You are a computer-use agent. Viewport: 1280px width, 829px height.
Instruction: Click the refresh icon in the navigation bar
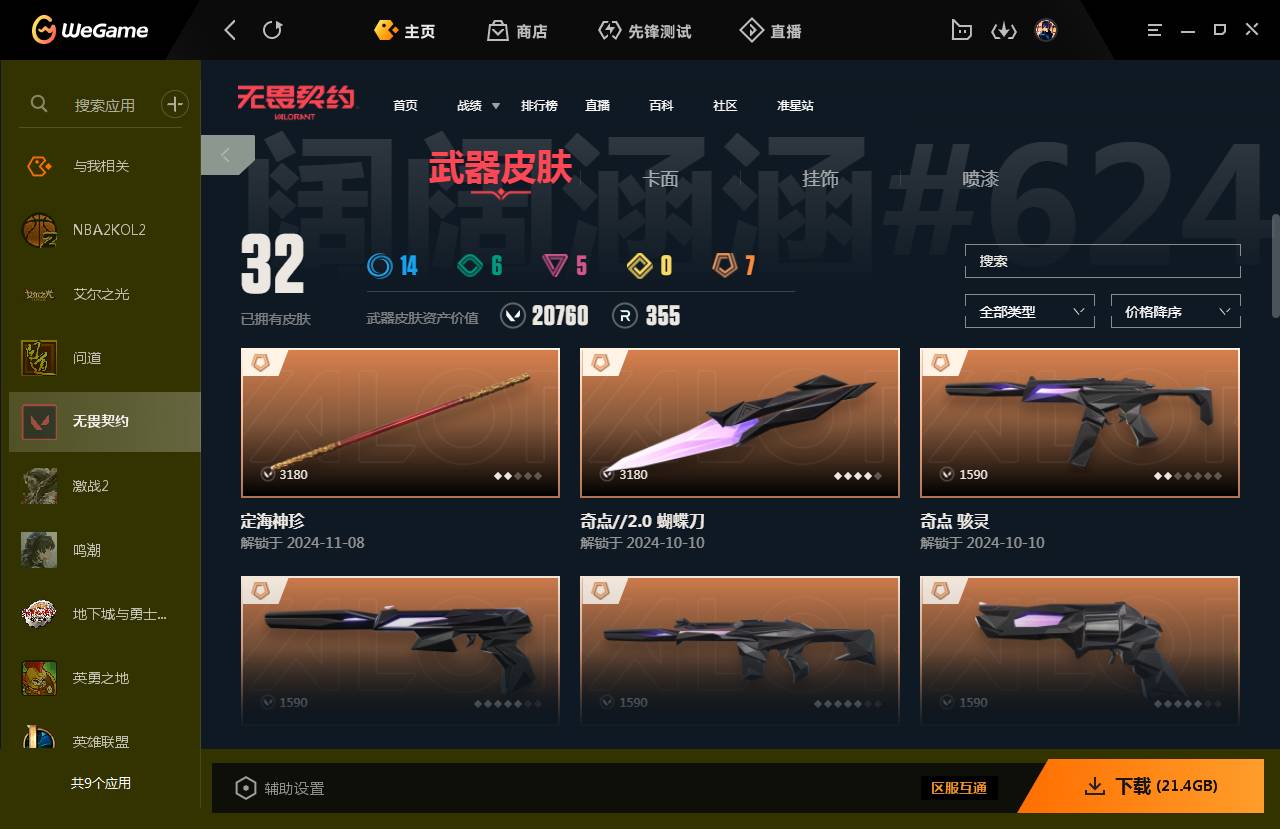(272, 30)
